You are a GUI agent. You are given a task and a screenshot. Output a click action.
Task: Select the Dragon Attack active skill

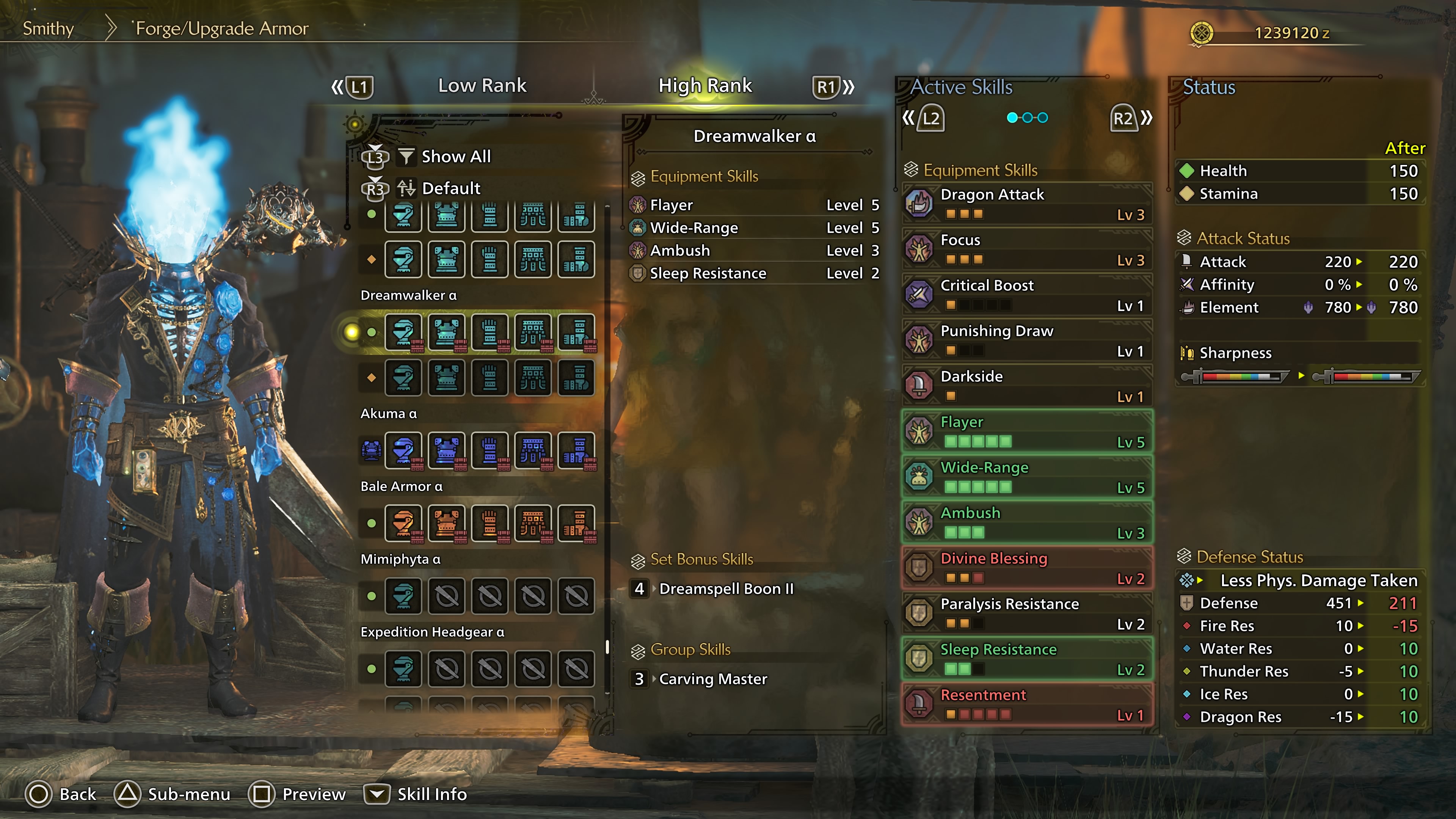click(1026, 204)
